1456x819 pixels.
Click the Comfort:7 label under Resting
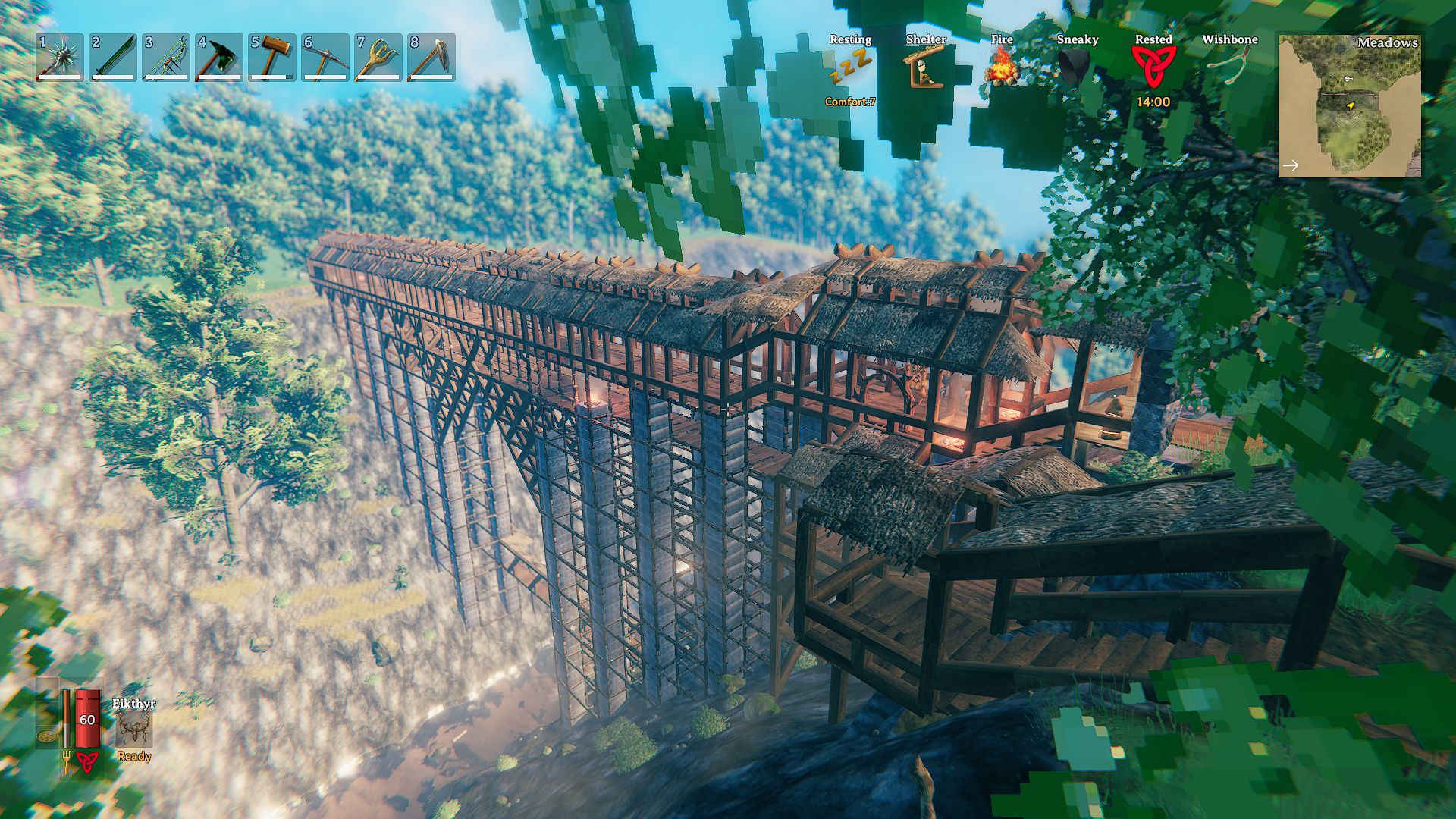849,102
